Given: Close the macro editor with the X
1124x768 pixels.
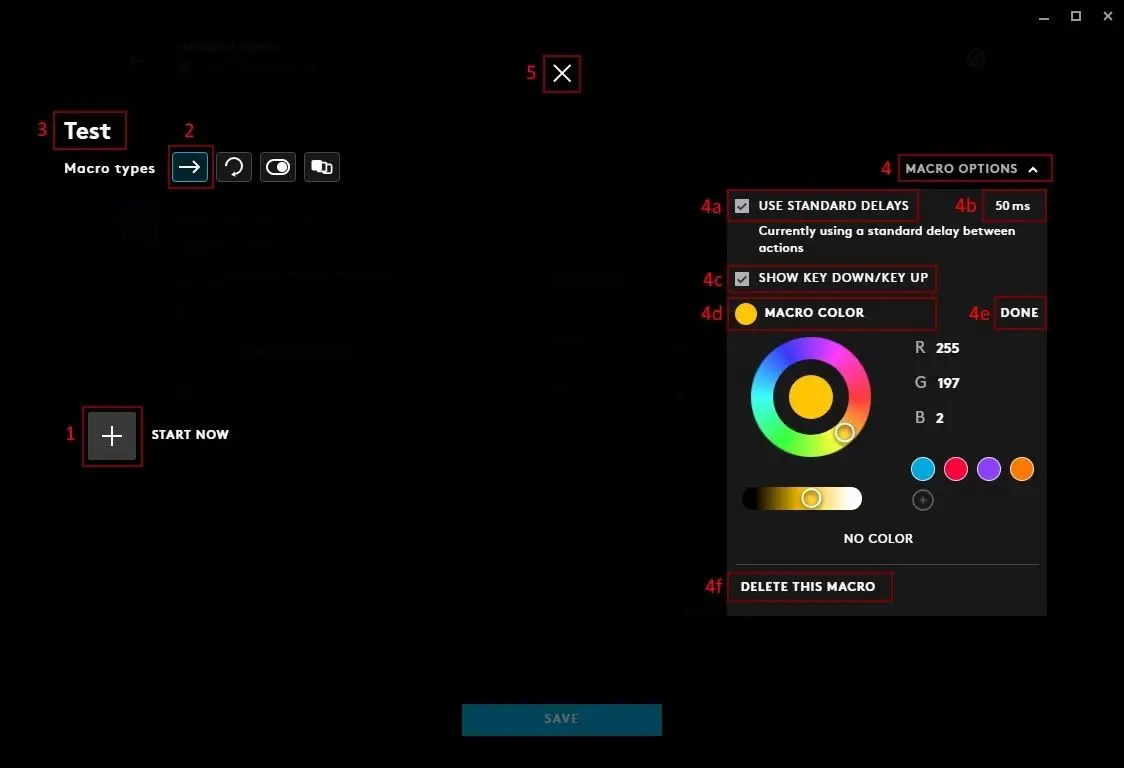Looking at the screenshot, I should (x=562, y=73).
